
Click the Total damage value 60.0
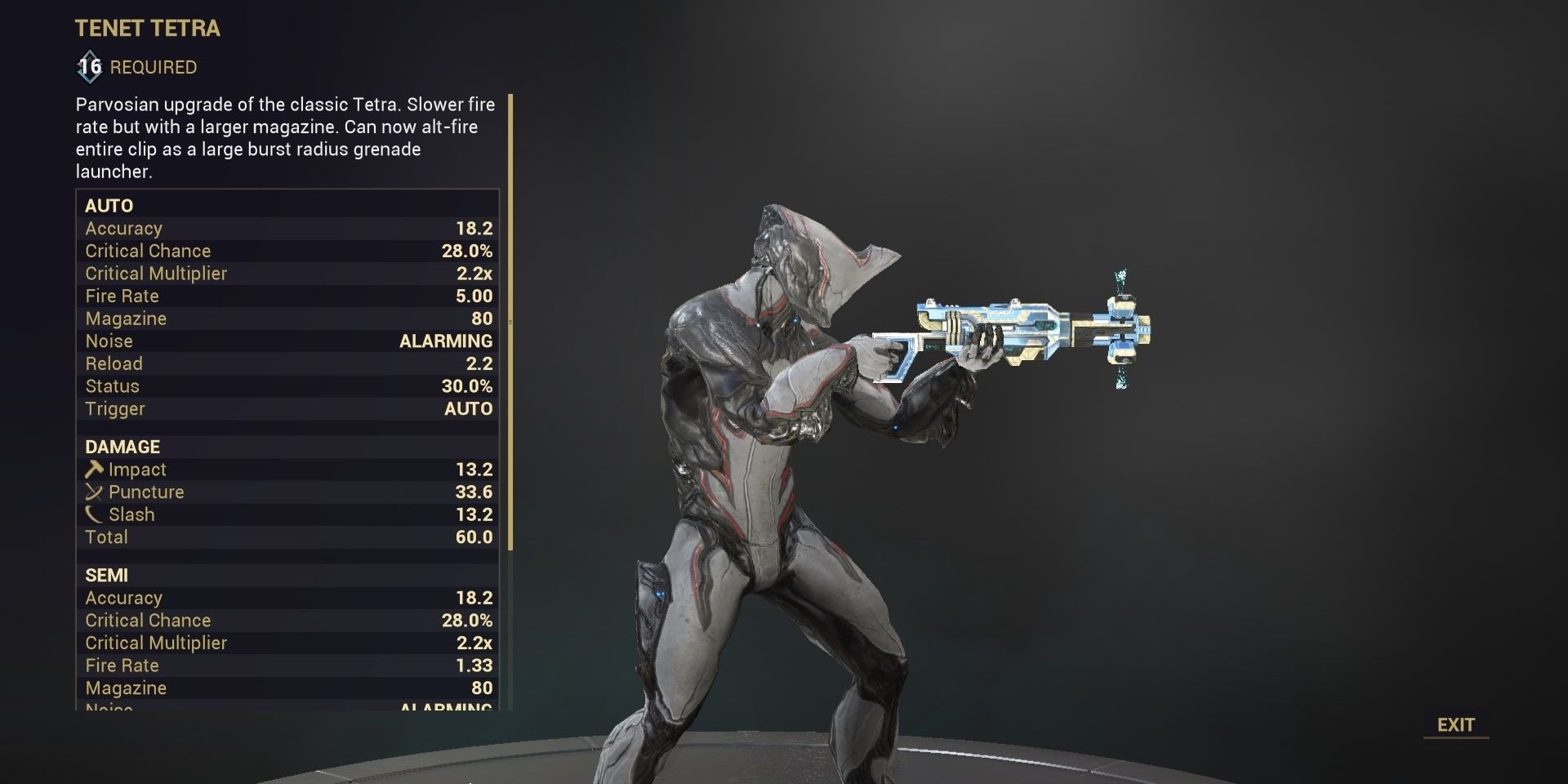pos(474,537)
